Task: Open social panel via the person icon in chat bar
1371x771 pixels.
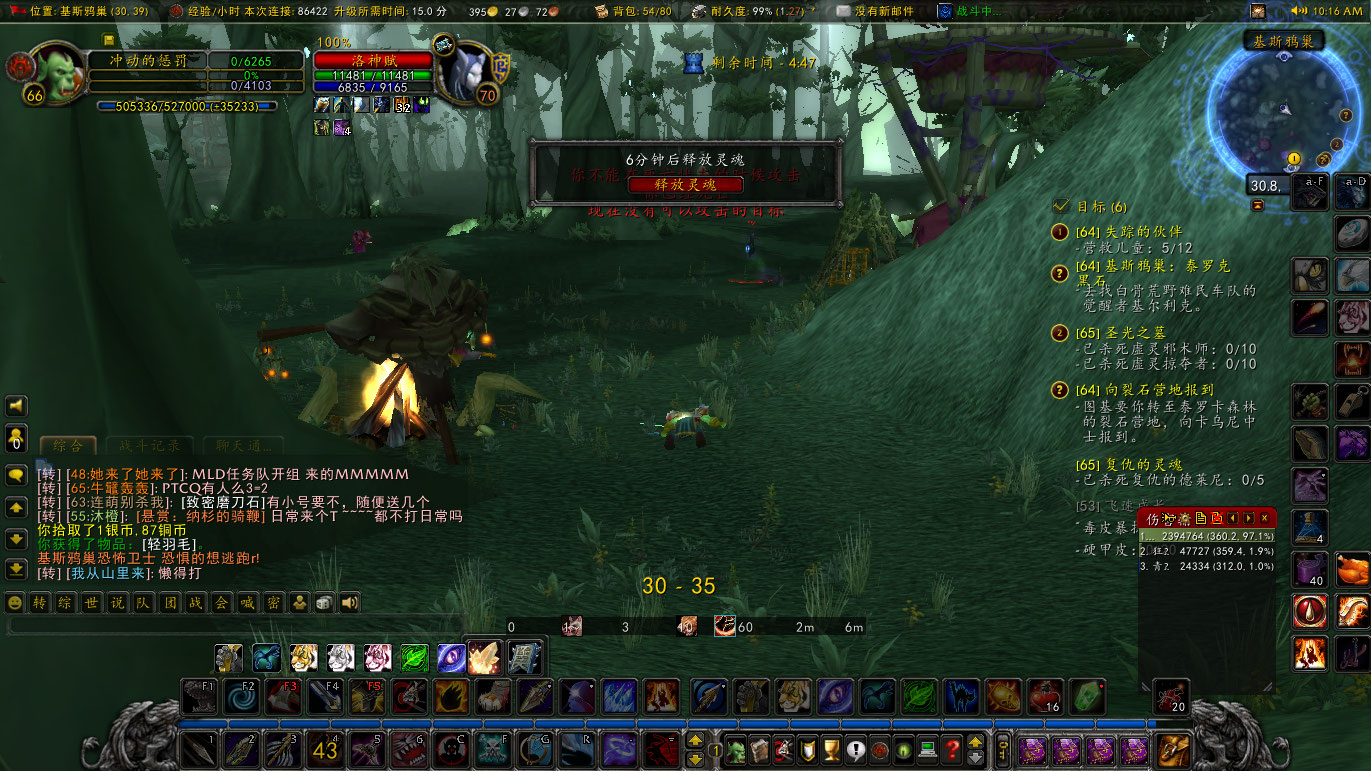Action: (x=298, y=603)
